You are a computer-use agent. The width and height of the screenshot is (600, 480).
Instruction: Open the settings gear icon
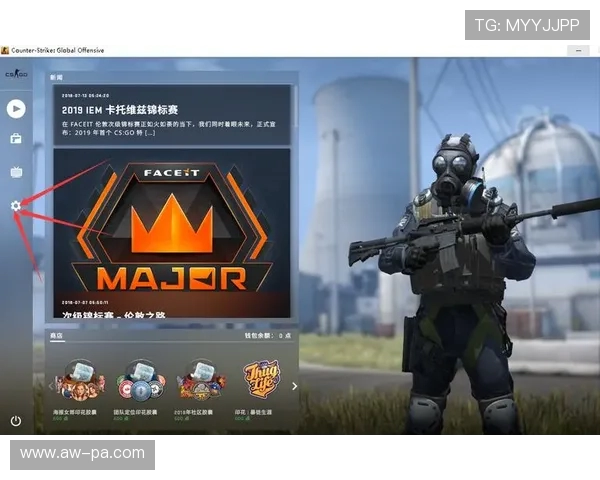coord(16,205)
